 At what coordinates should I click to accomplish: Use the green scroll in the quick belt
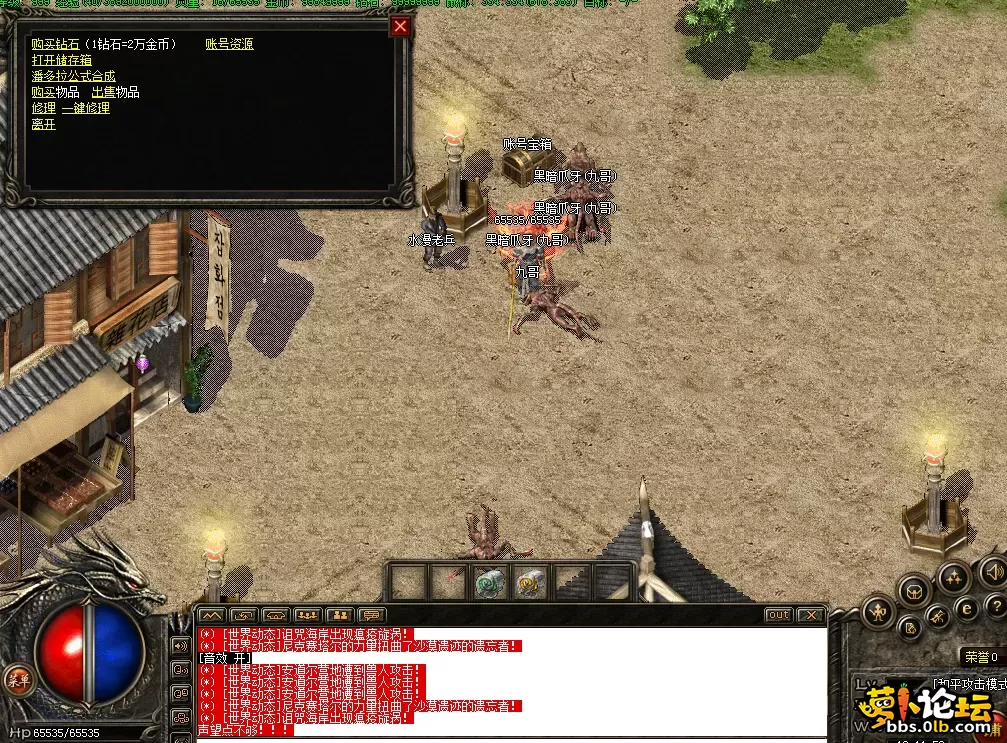[489, 582]
